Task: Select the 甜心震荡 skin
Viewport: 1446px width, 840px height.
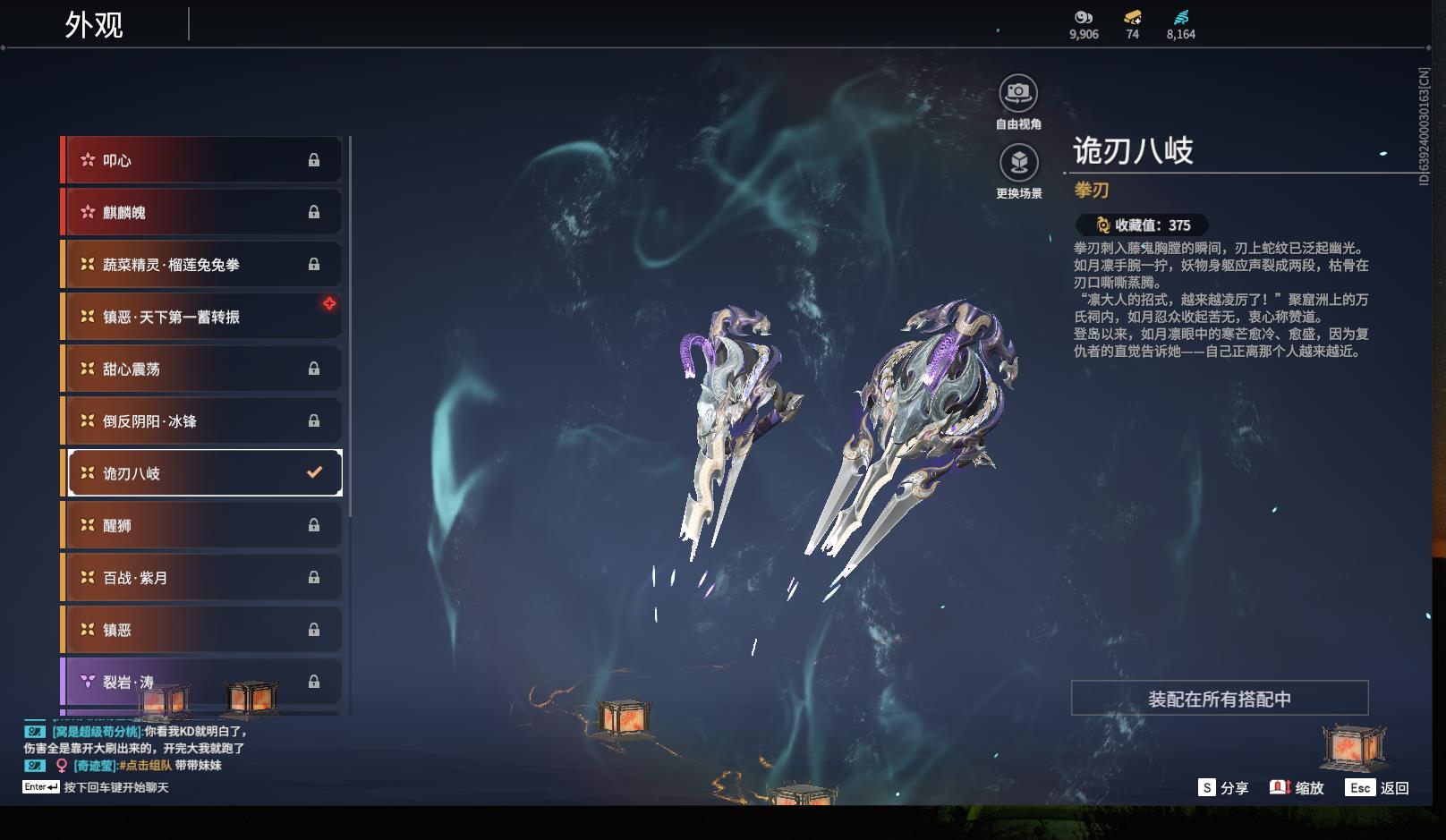Action: click(x=201, y=369)
